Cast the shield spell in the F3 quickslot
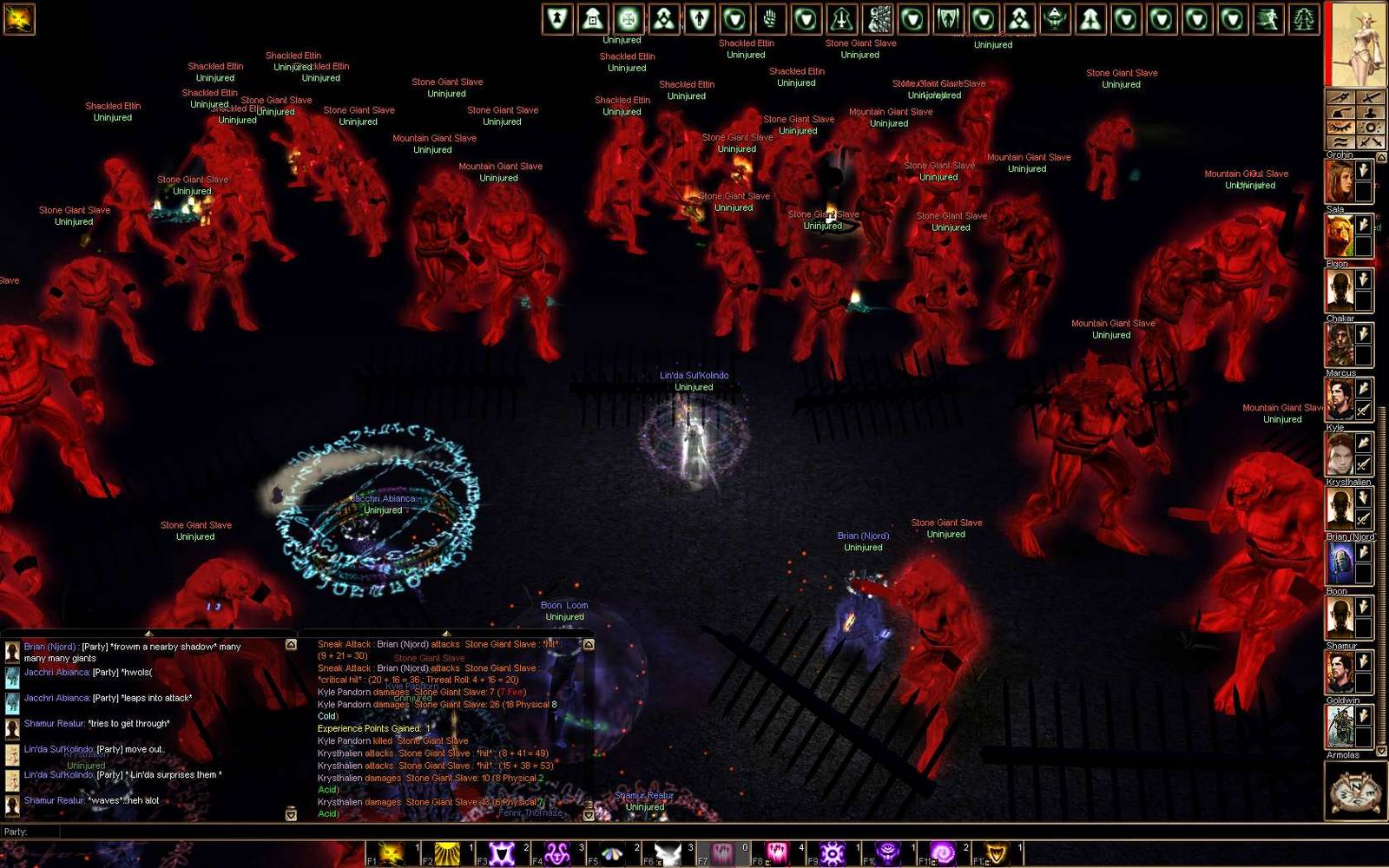This screenshot has width=1389, height=868. click(x=504, y=852)
